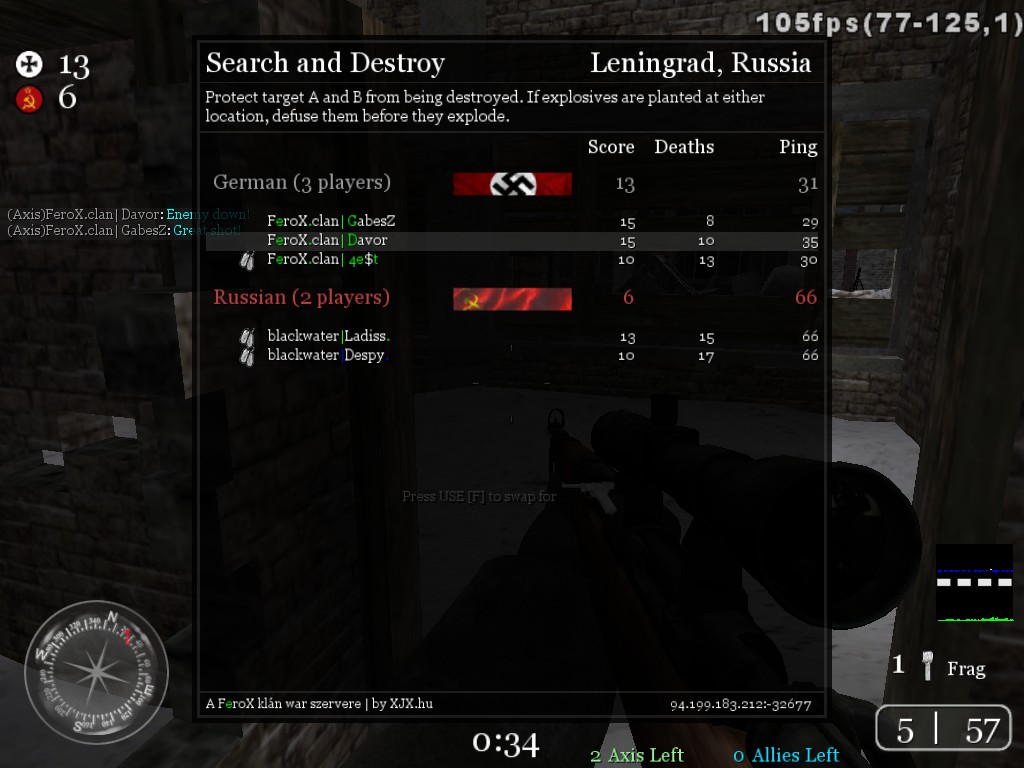
Task: Click the Russian team header row
Action: pos(512,298)
